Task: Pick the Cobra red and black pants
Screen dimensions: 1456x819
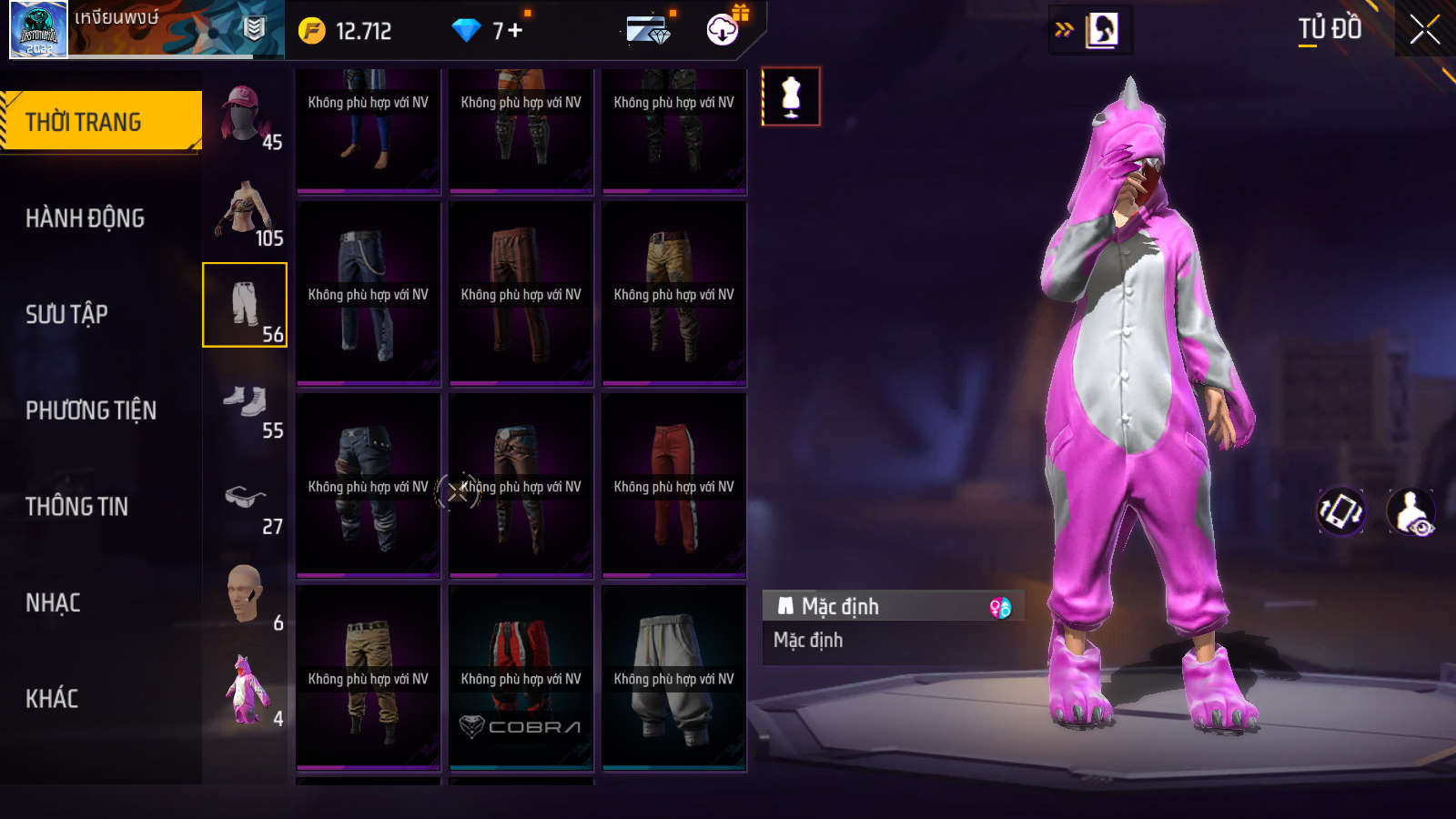Action: tap(521, 678)
